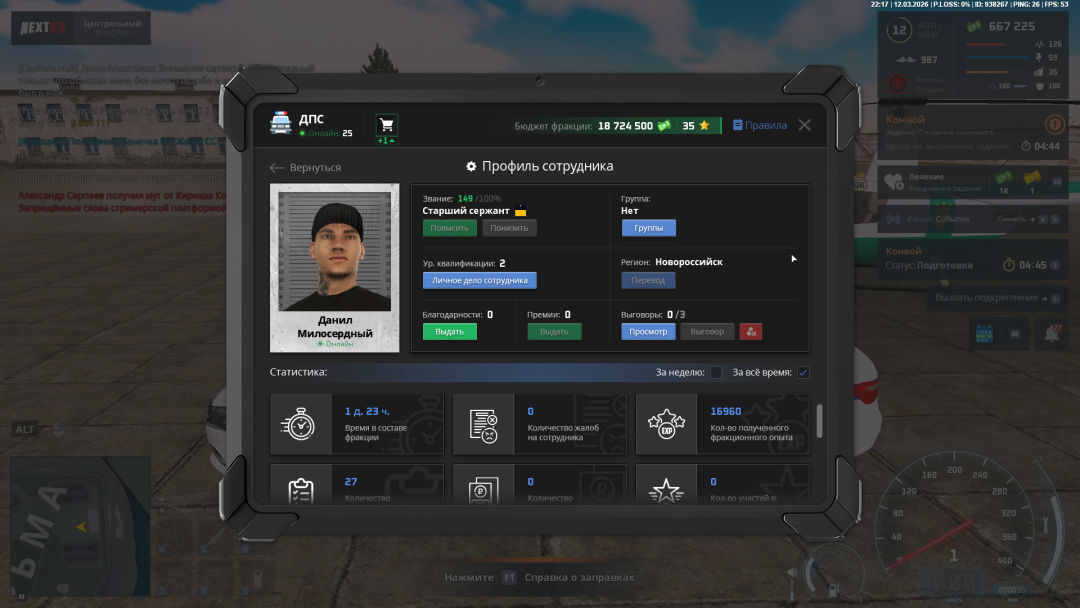Issue a reprimand with Выговор button
The height and width of the screenshot is (608, 1080).
click(x=707, y=331)
